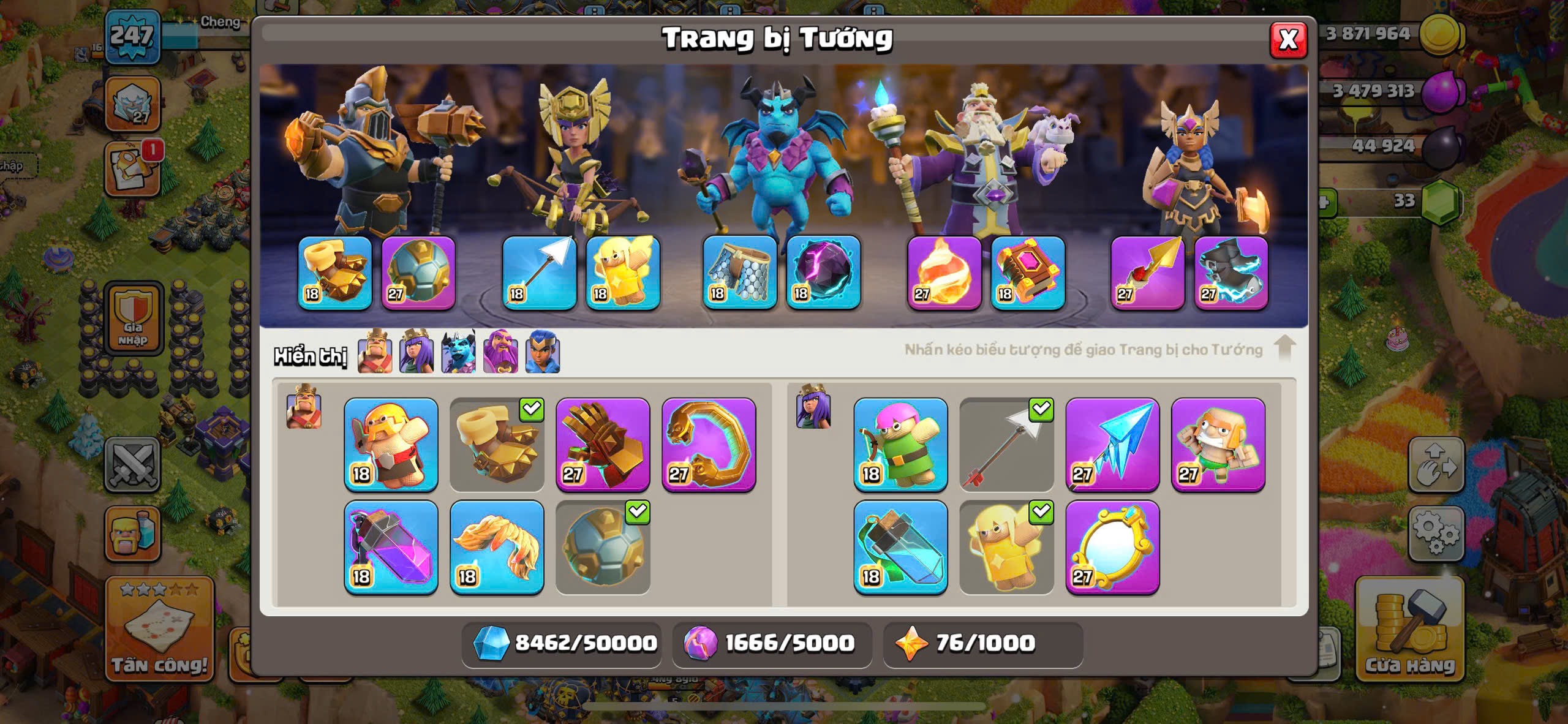This screenshot has height=724, width=1568.
Task: Tap the Tấn Công attack button
Action: coord(160,630)
